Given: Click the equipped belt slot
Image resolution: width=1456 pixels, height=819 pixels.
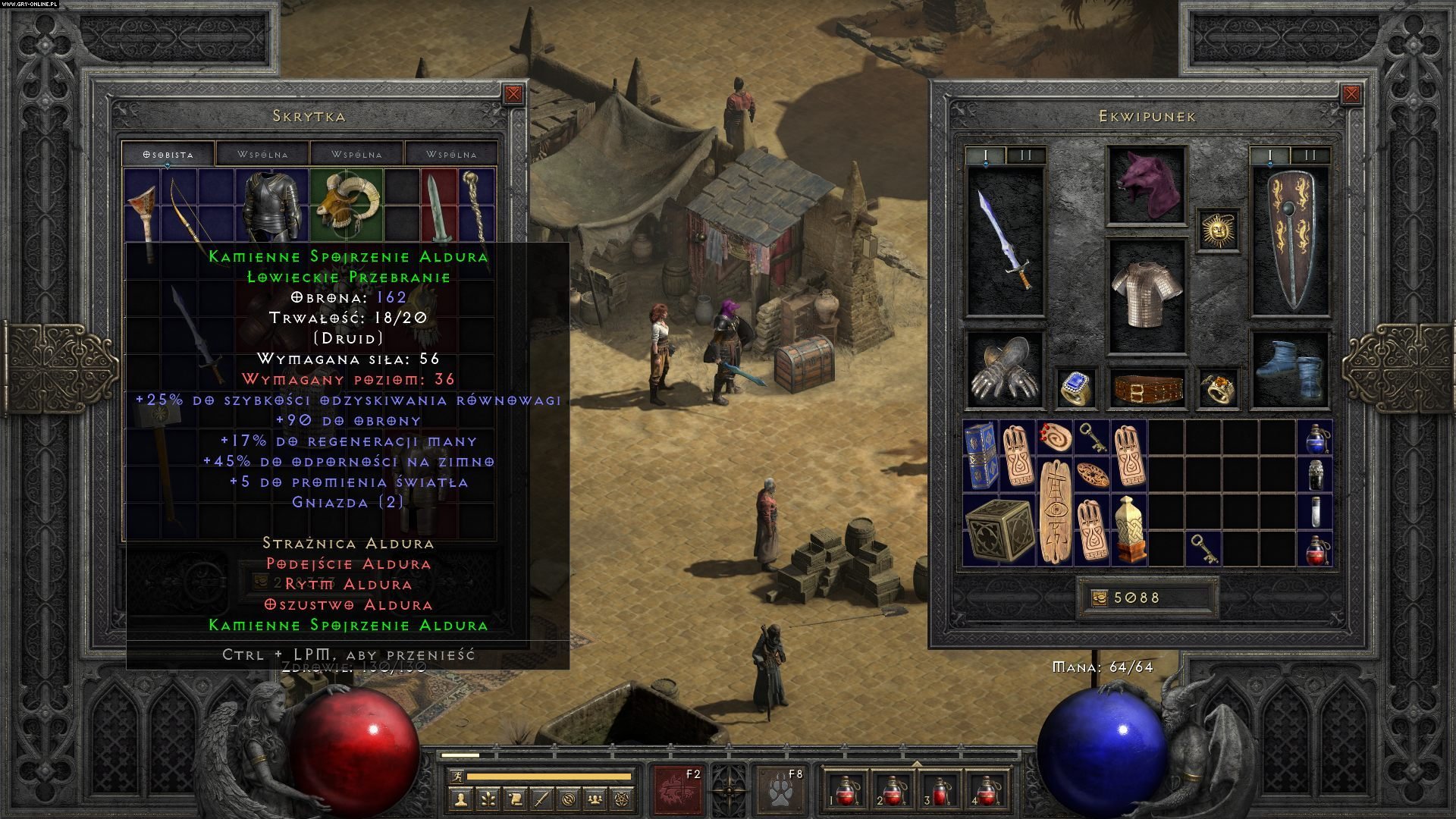Looking at the screenshot, I should pos(1146,388).
